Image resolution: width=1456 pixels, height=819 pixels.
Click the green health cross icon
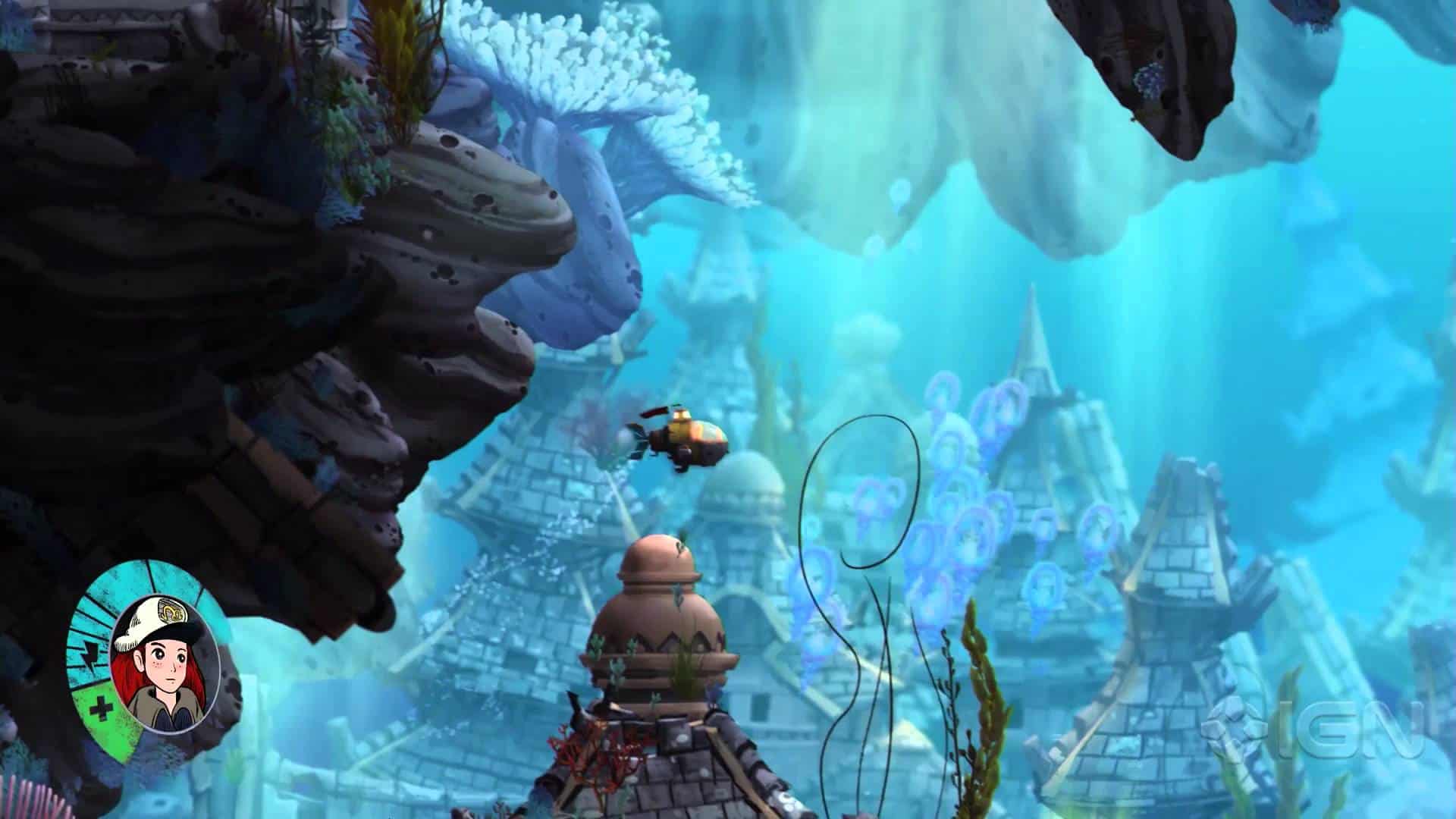tap(99, 708)
